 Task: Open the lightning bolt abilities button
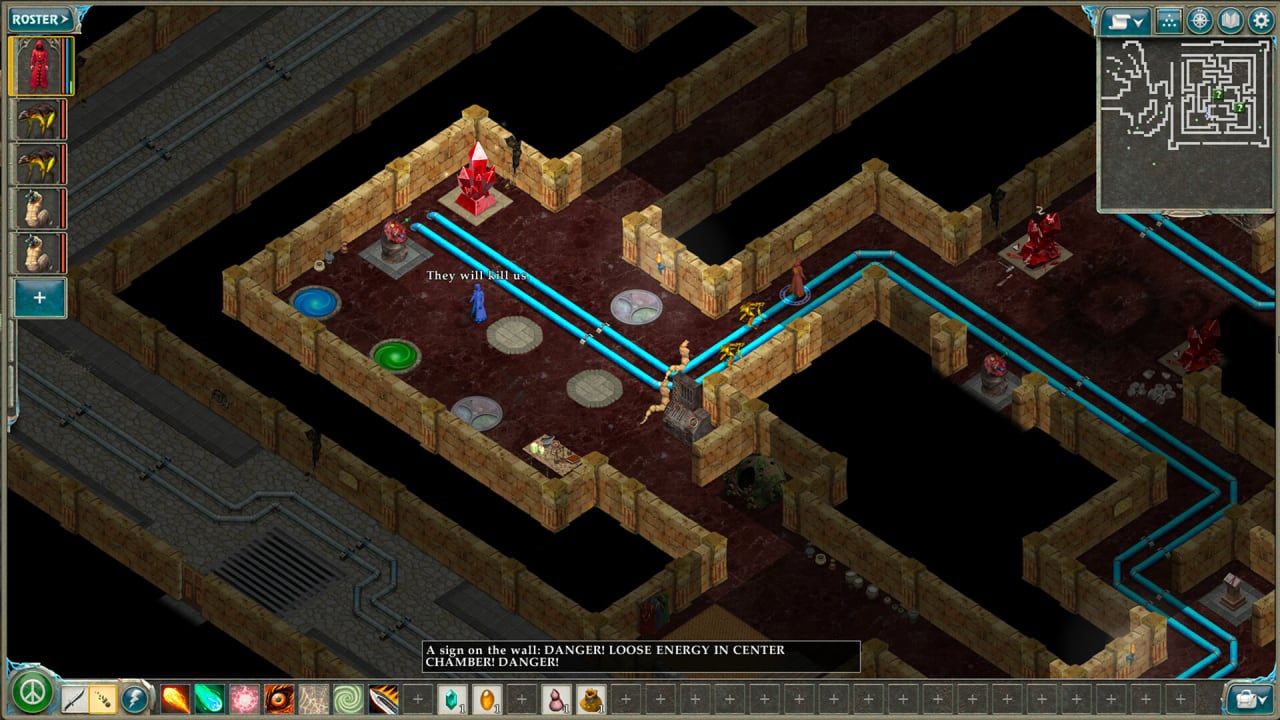pyautogui.click(x=135, y=698)
